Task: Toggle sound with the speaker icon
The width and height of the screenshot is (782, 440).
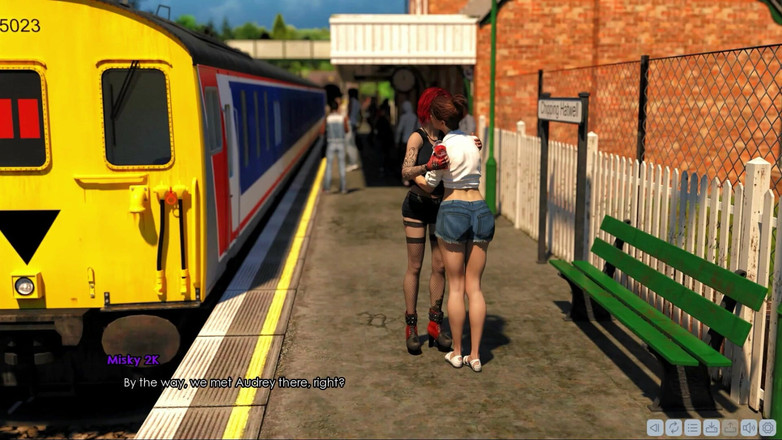Action: point(749,428)
